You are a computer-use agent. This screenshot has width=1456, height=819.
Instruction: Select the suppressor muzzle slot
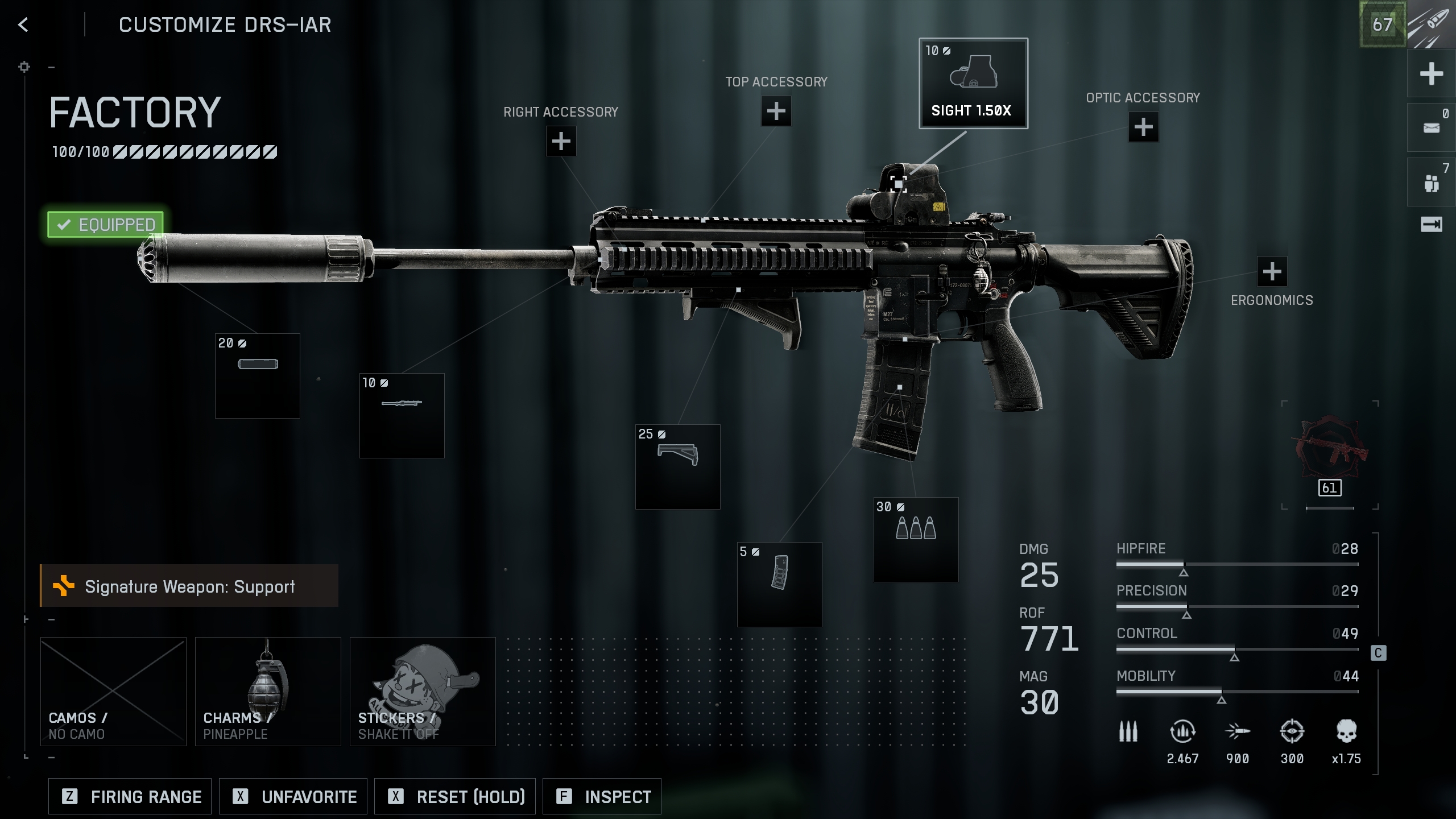pyautogui.click(x=258, y=376)
